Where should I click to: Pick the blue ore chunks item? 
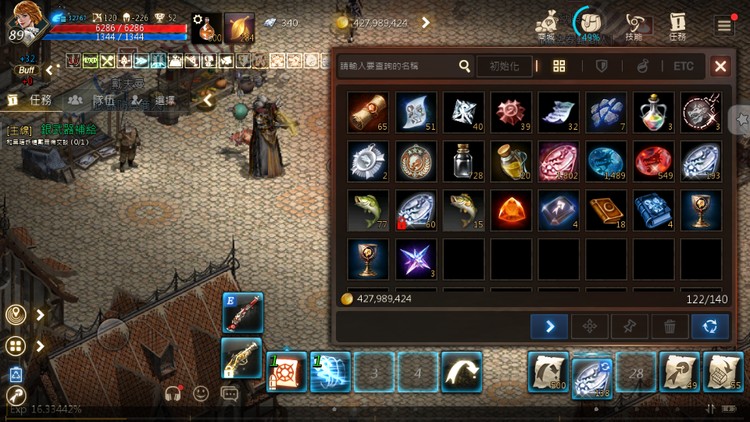pyautogui.click(x=605, y=113)
